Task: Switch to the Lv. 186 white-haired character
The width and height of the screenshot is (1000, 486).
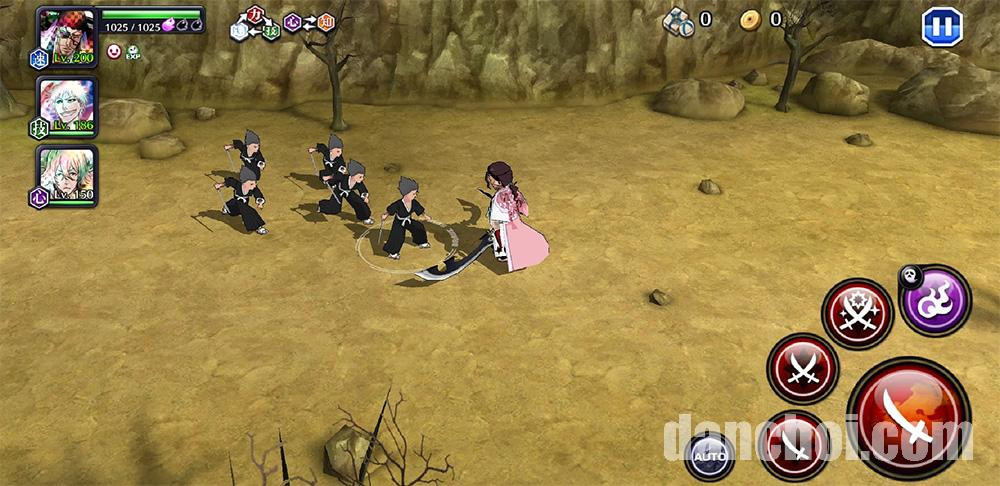Action: [67, 105]
